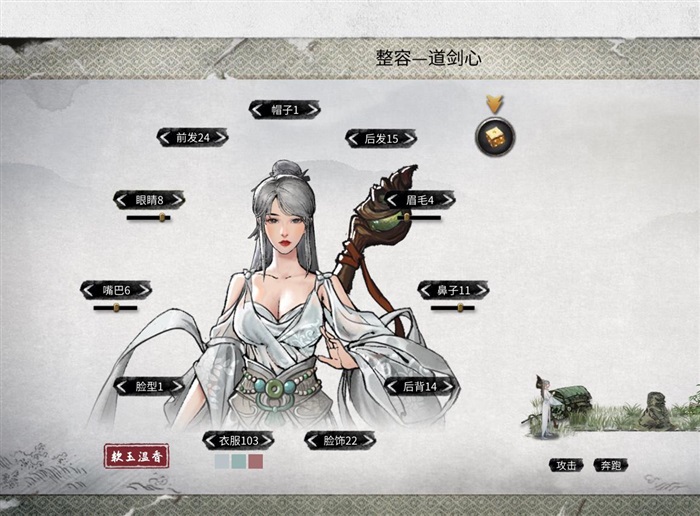Choose next eyebrow style (眉毛4)
This screenshot has width=700, height=516.
(x=447, y=200)
